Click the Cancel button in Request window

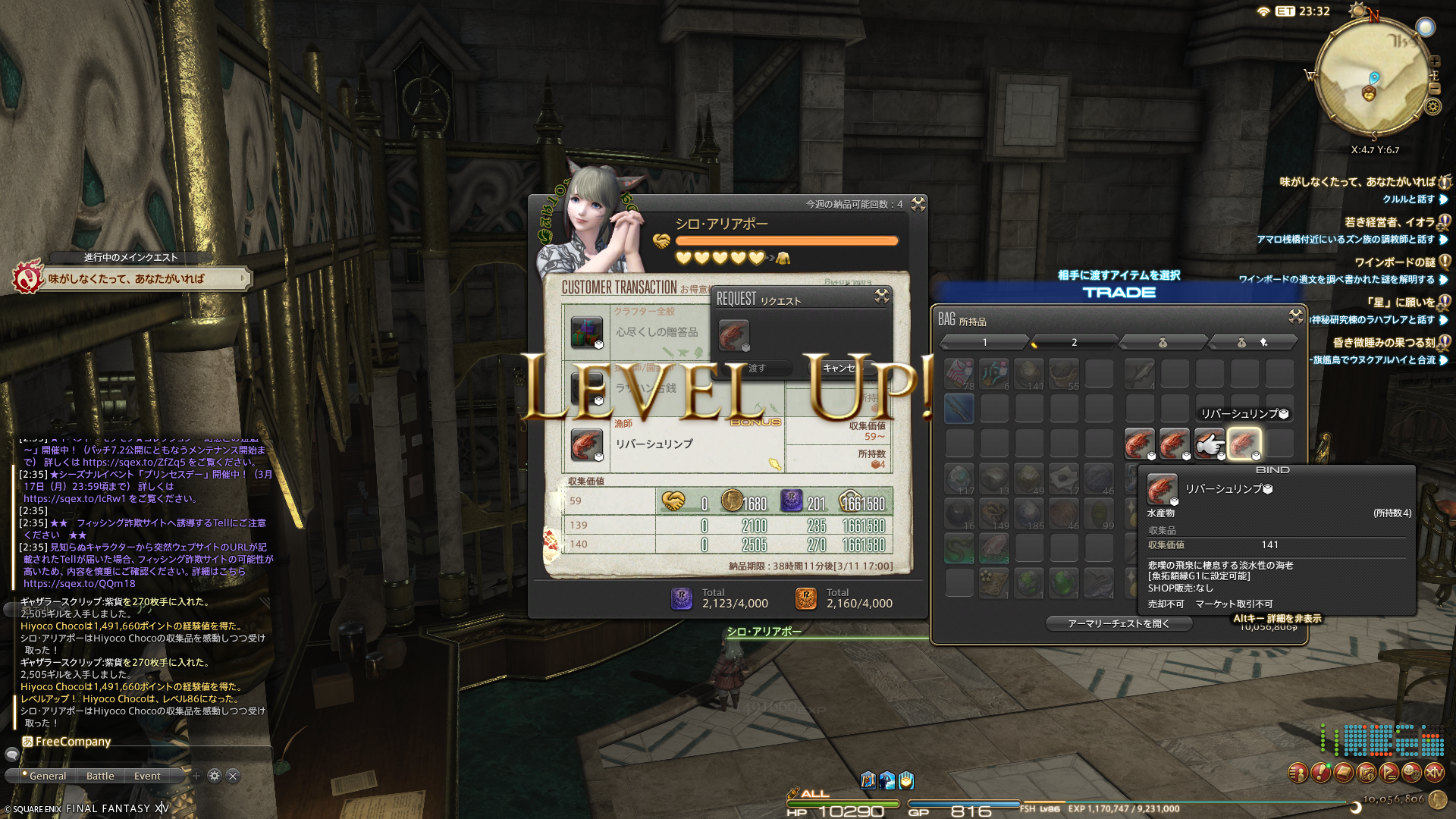click(x=840, y=368)
